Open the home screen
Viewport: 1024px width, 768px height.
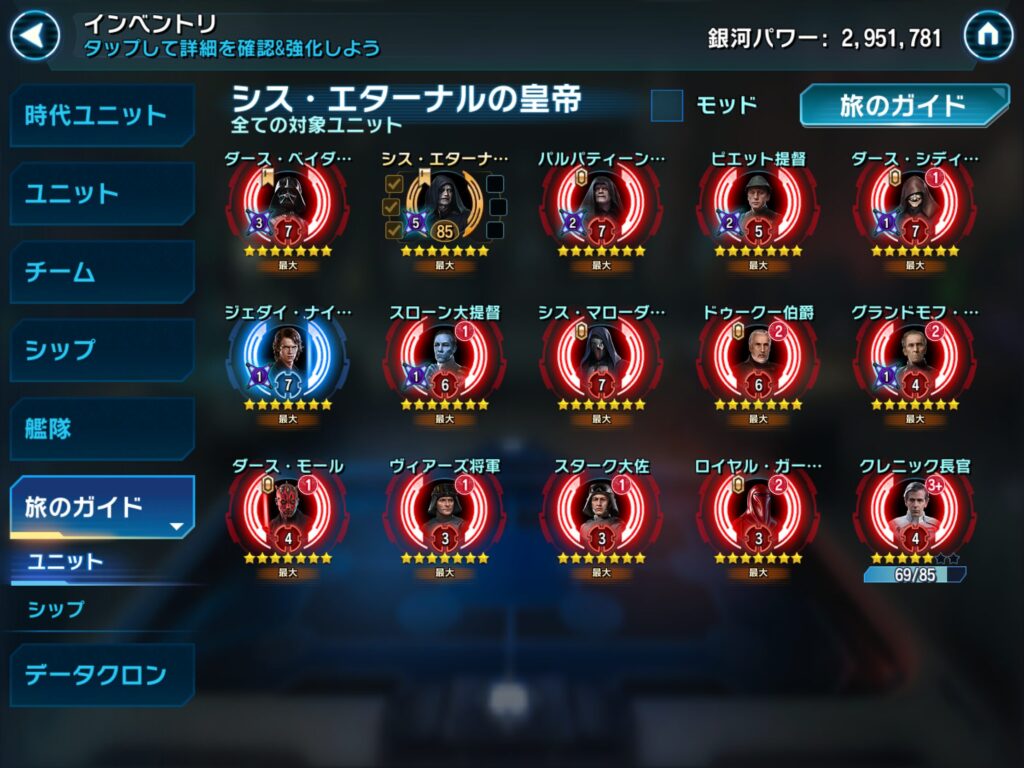point(988,37)
